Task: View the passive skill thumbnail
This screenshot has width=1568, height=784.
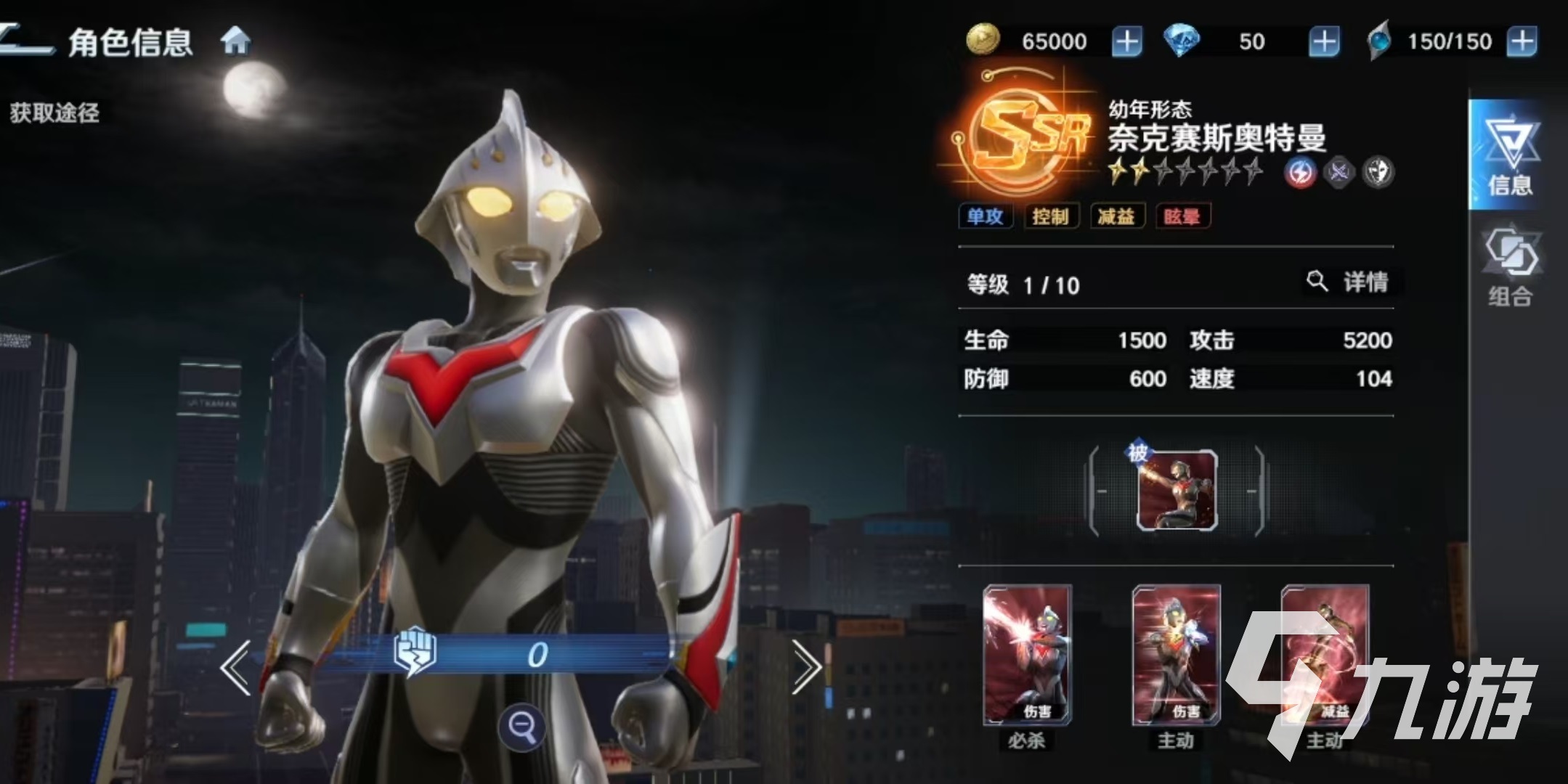Action: click(1177, 490)
